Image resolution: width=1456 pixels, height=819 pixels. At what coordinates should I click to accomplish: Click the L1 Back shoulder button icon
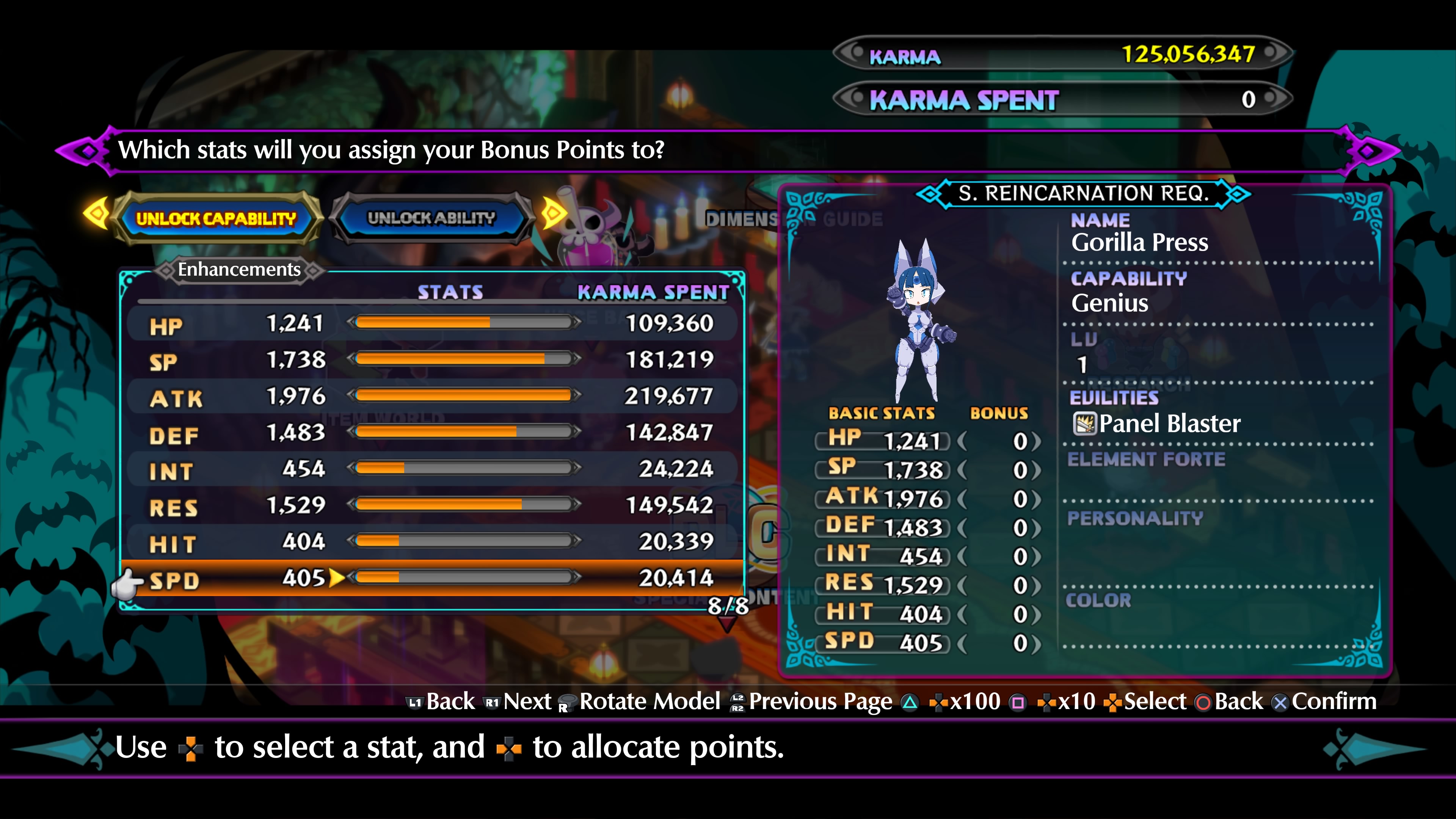pos(416,702)
